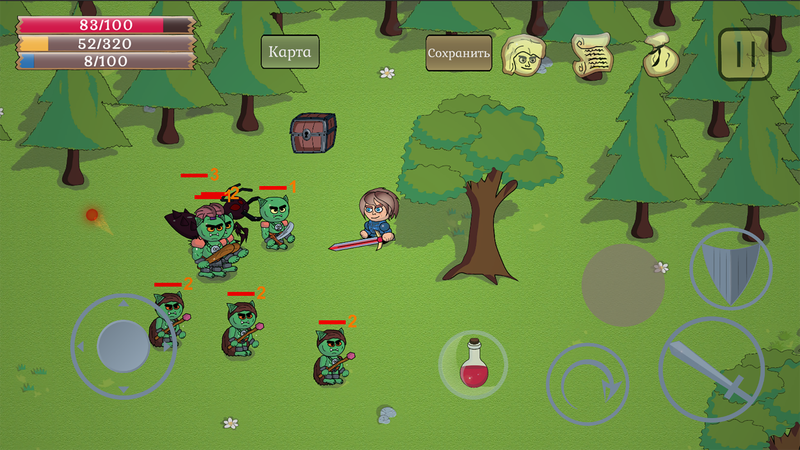Viewport: 800px width, 450px height.
Task: Open the map with the Карта button
Action: [x=290, y=52]
